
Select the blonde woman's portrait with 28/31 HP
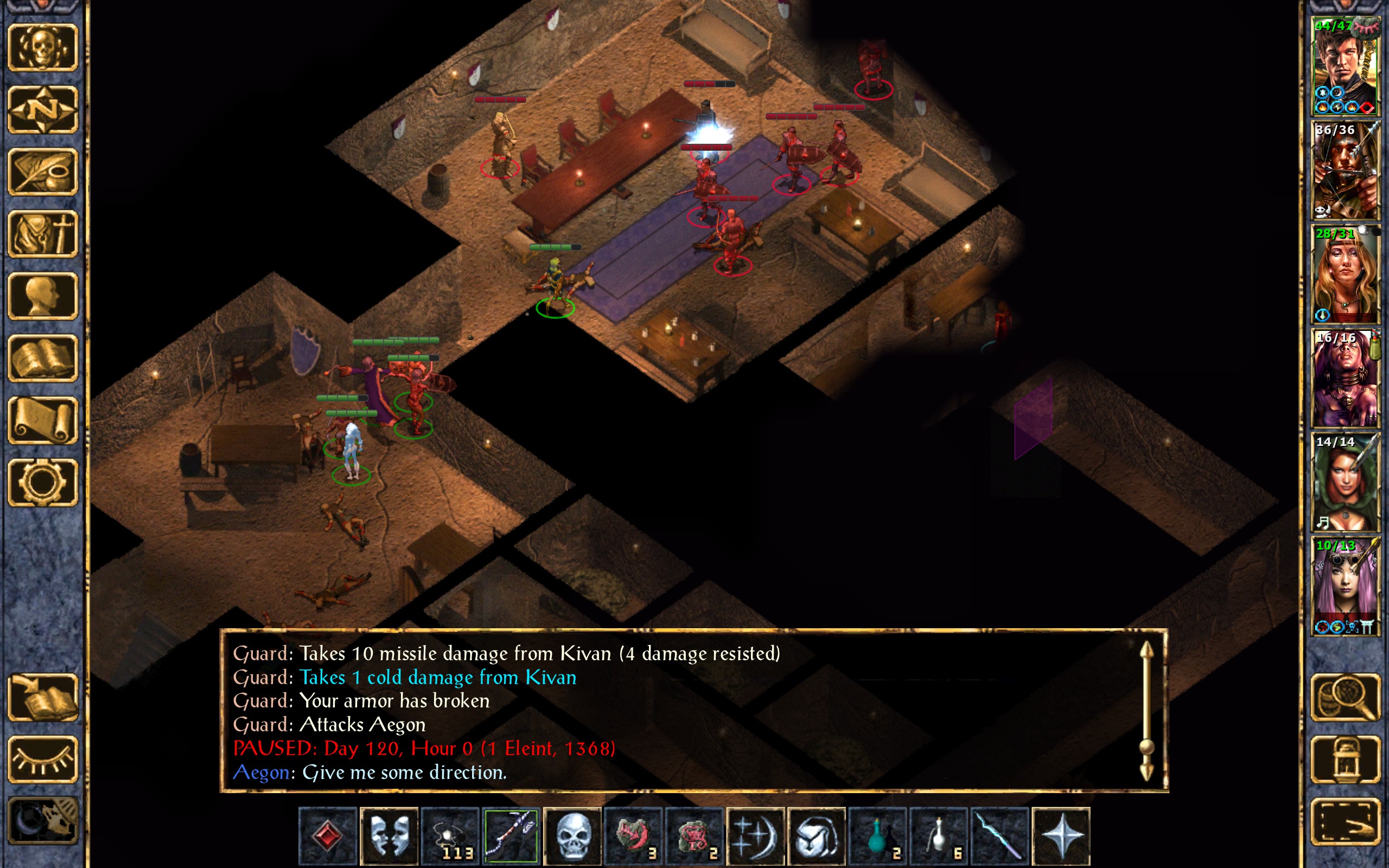point(1345,275)
